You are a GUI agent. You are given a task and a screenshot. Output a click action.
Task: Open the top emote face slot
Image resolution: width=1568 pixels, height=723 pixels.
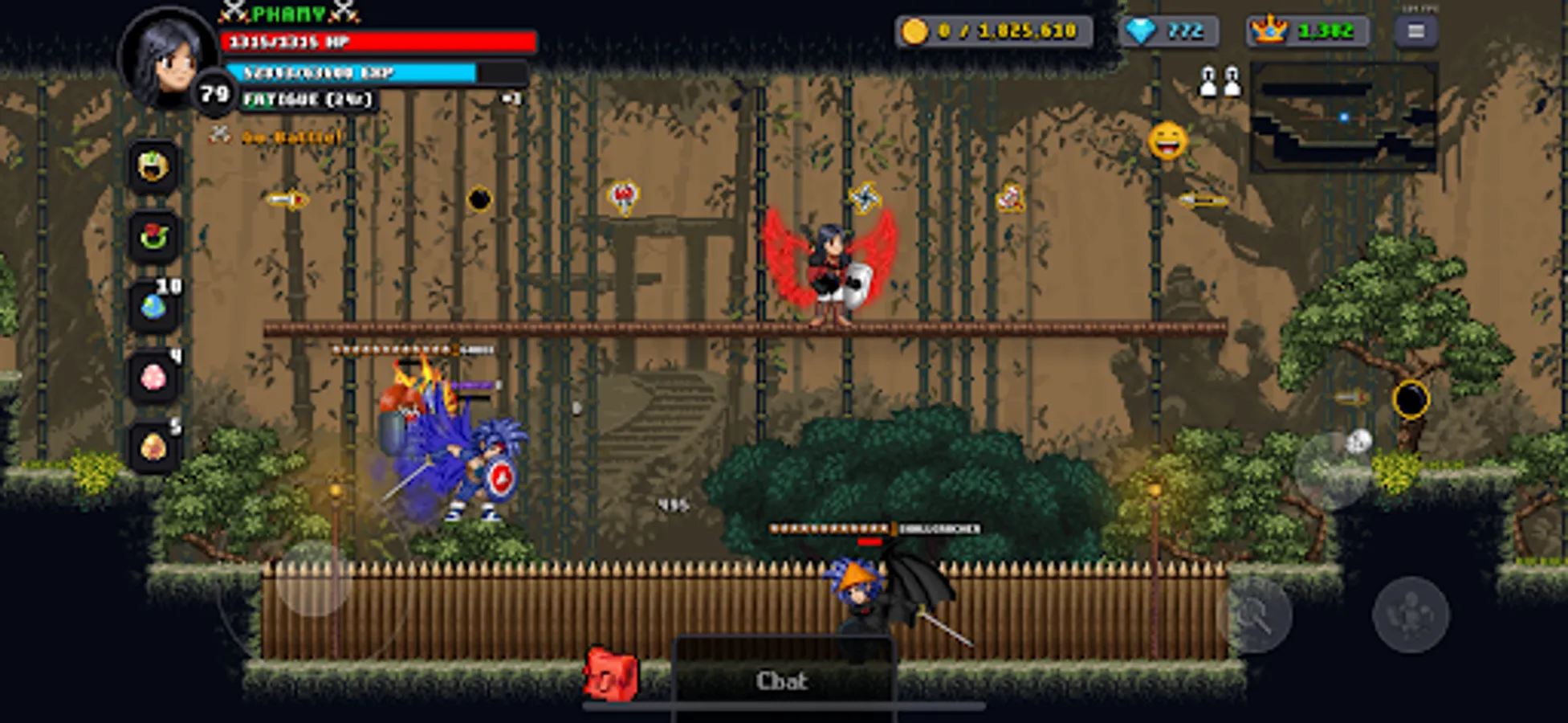153,165
